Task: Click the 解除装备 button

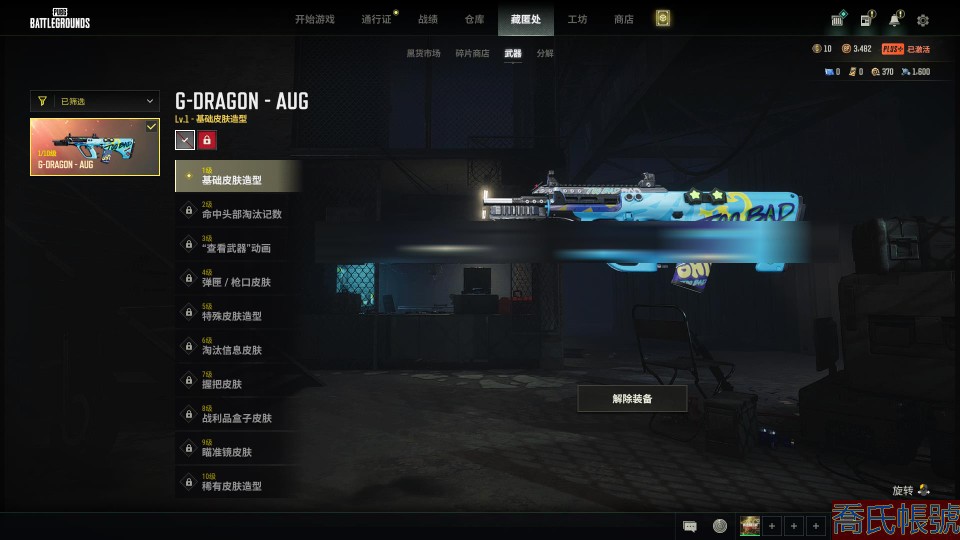Action: tap(632, 399)
